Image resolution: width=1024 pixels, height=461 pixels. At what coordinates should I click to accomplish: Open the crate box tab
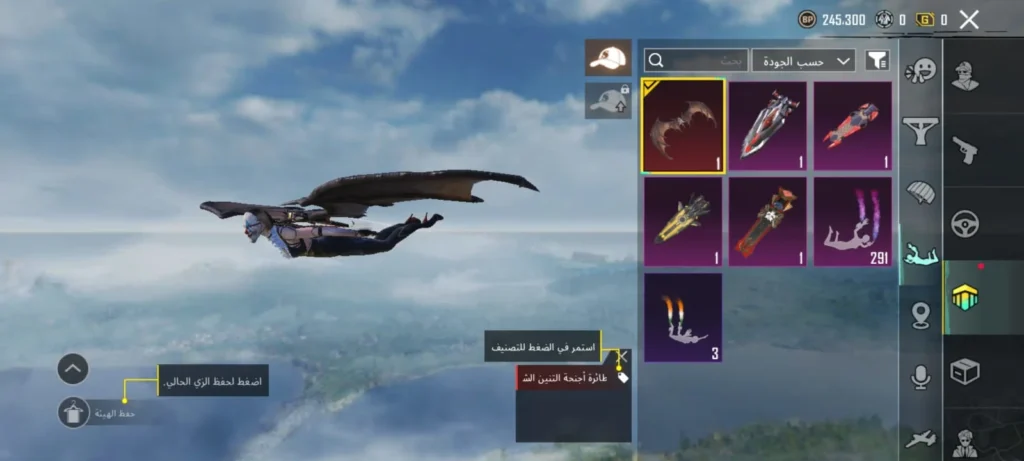tap(965, 371)
